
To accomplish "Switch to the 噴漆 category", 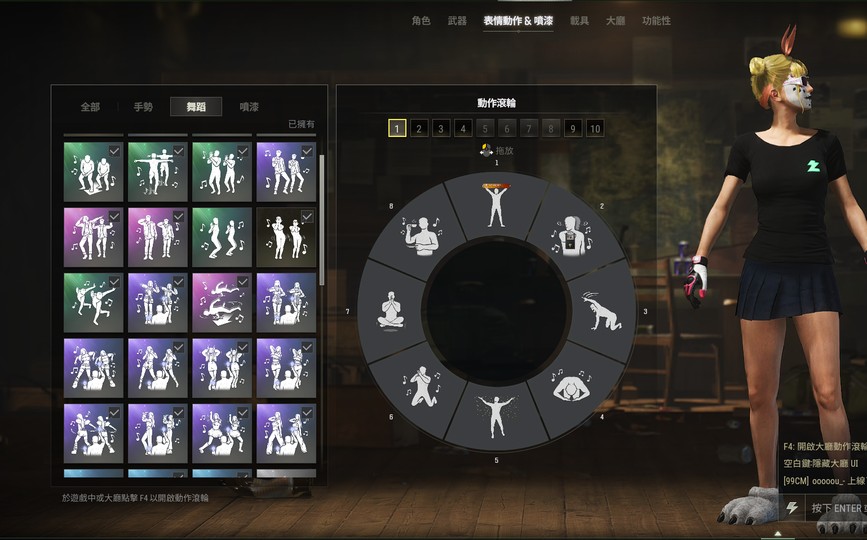I will pos(249,107).
